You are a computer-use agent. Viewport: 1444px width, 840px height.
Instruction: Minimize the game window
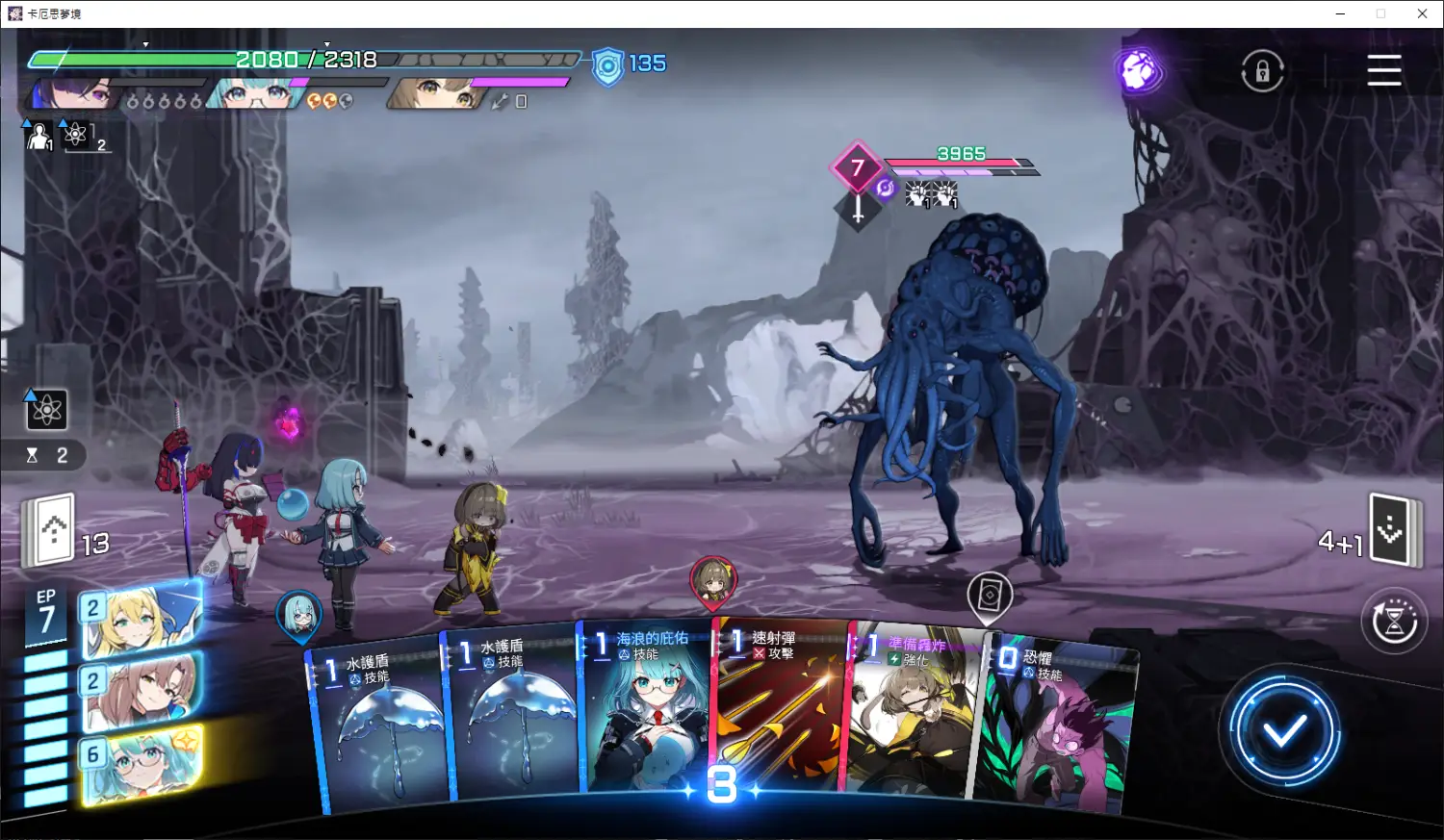click(x=1340, y=13)
